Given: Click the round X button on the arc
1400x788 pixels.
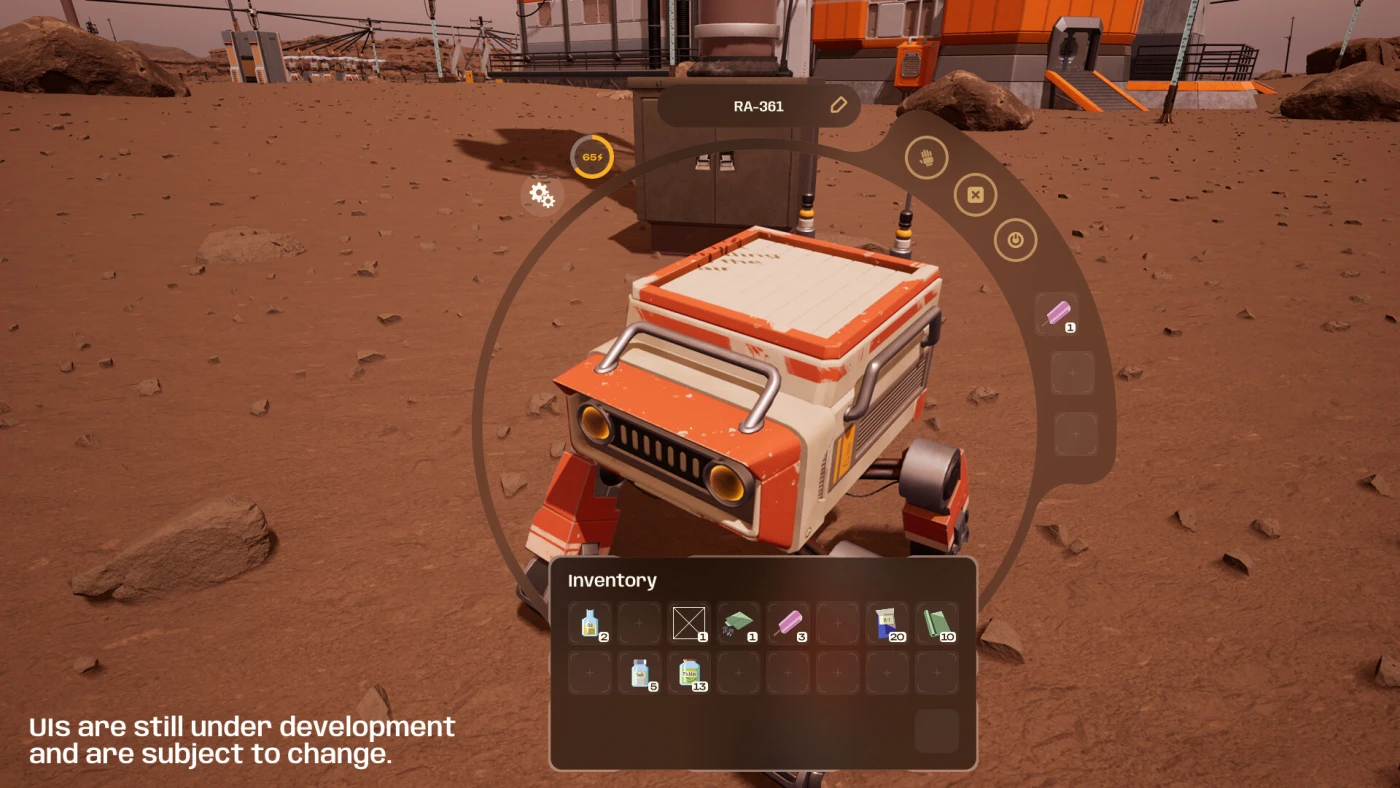Looking at the screenshot, I should pyautogui.click(x=975, y=195).
